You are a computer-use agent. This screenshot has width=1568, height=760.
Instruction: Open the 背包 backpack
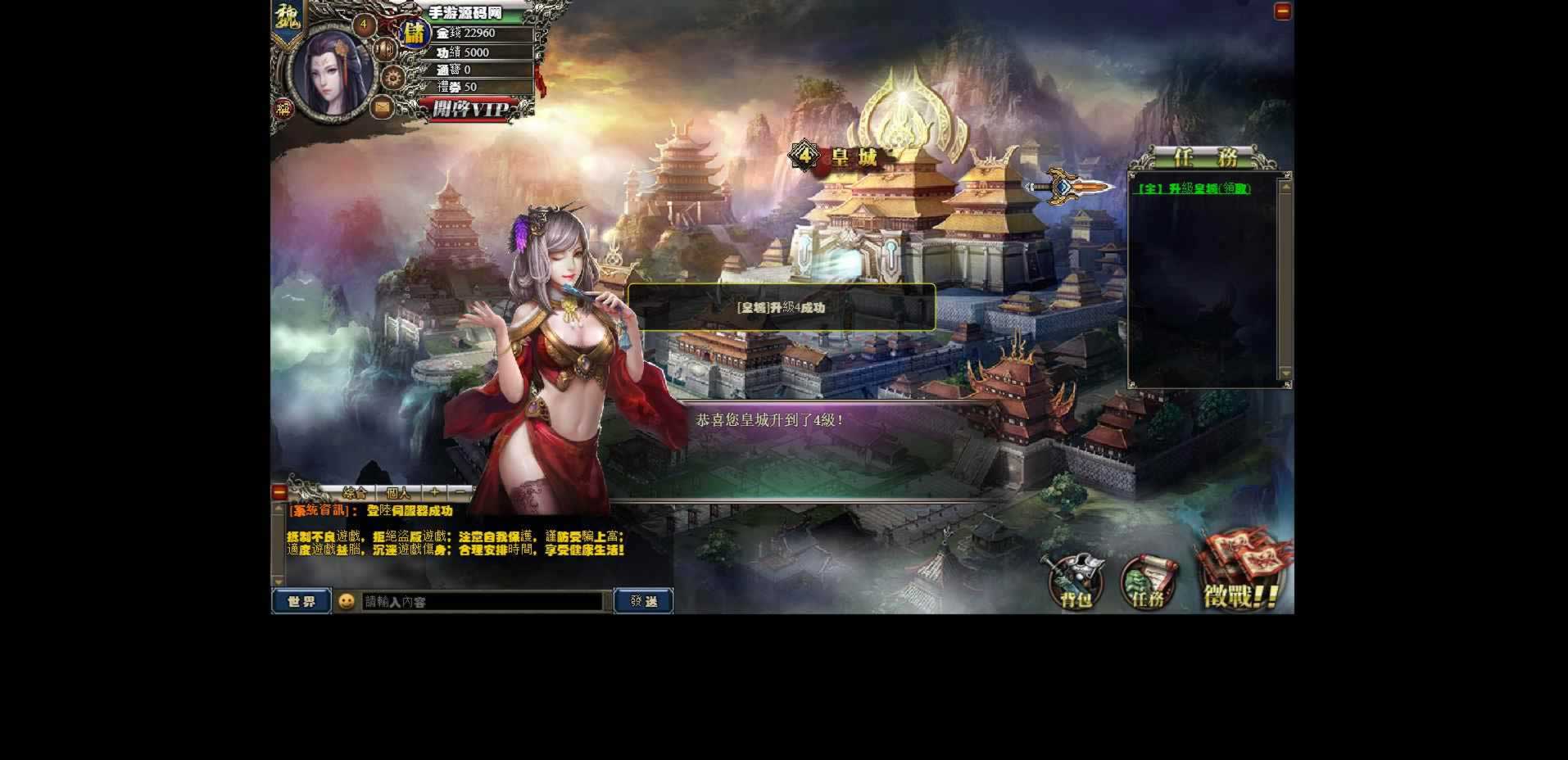tap(1076, 582)
